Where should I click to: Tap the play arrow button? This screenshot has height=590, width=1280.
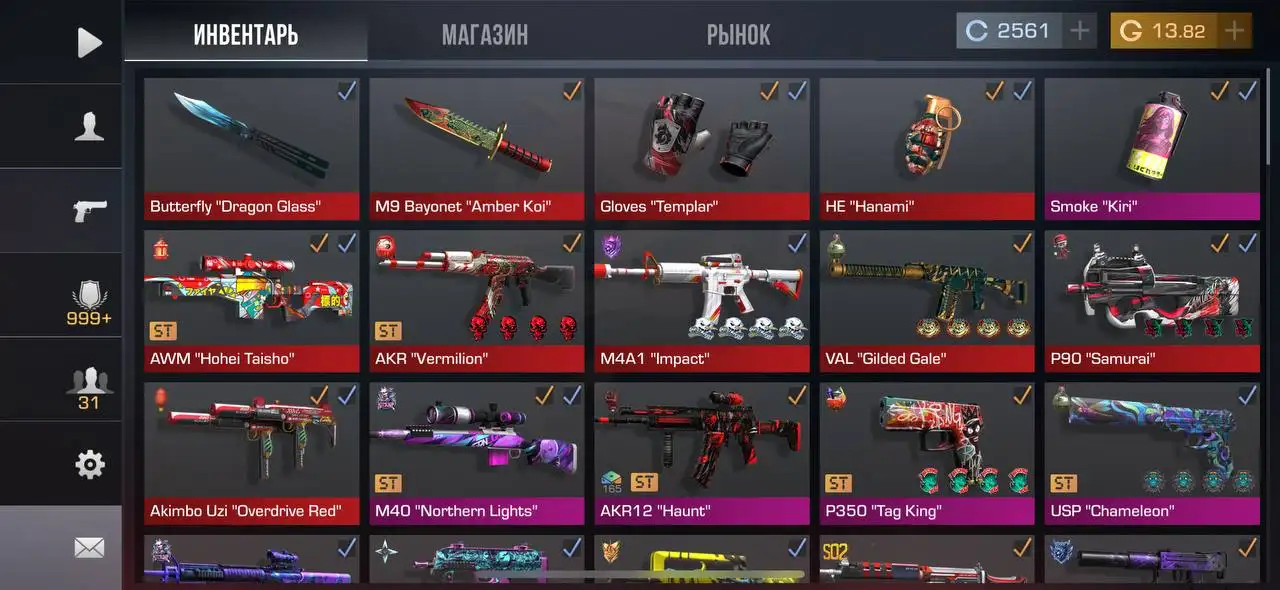(89, 42)
